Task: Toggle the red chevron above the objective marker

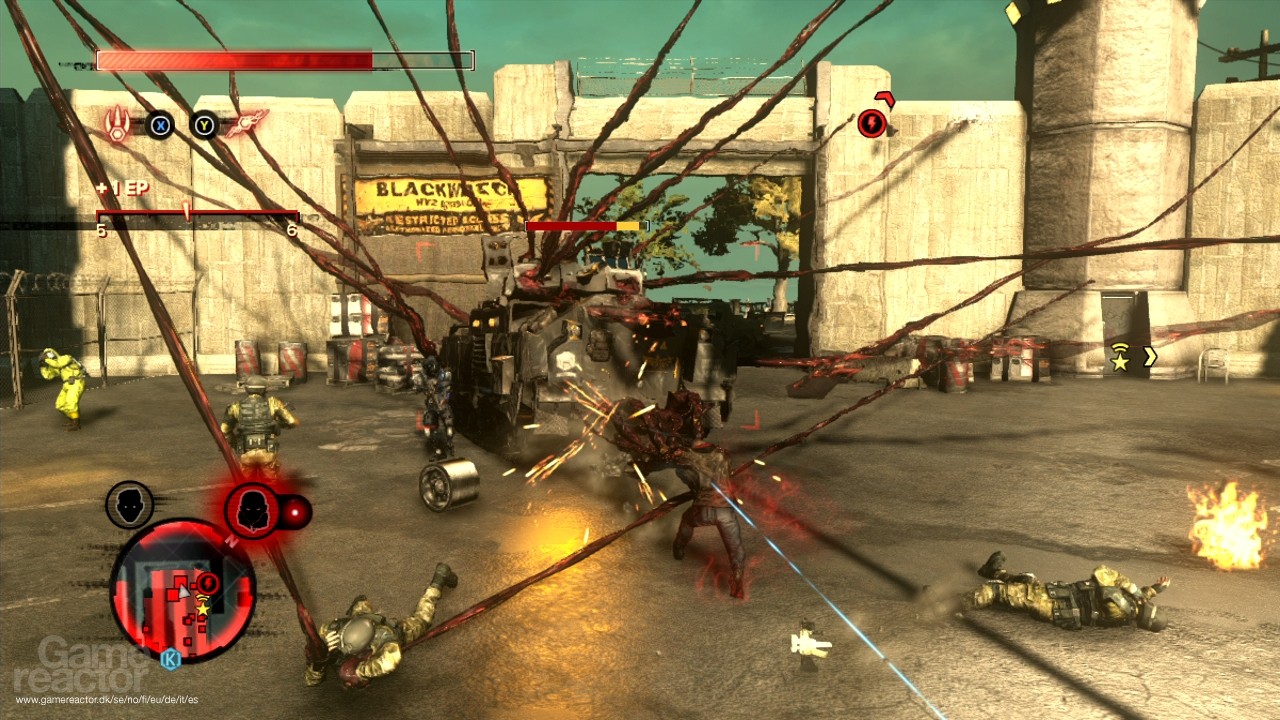Action: click(884, 98)
